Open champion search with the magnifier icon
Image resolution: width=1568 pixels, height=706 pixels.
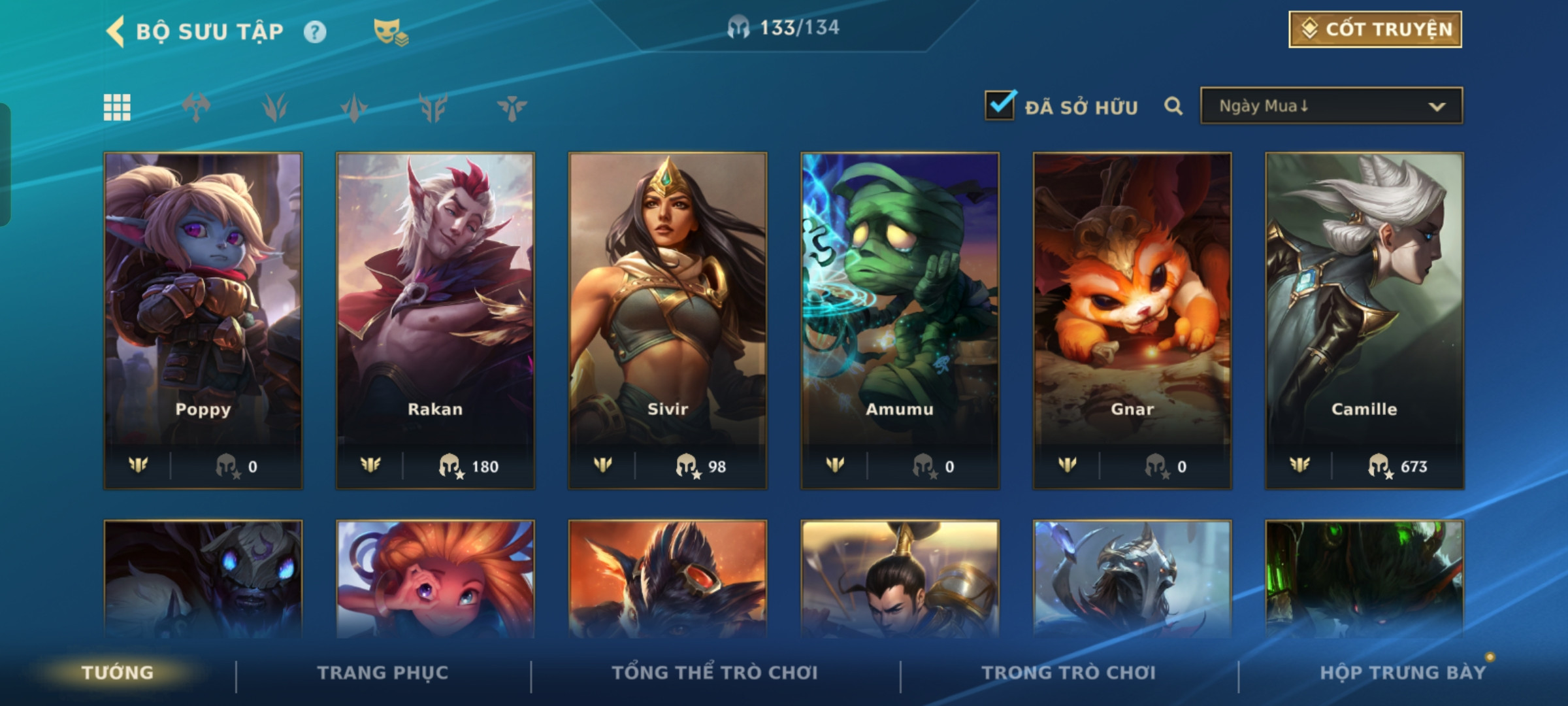1173,106
